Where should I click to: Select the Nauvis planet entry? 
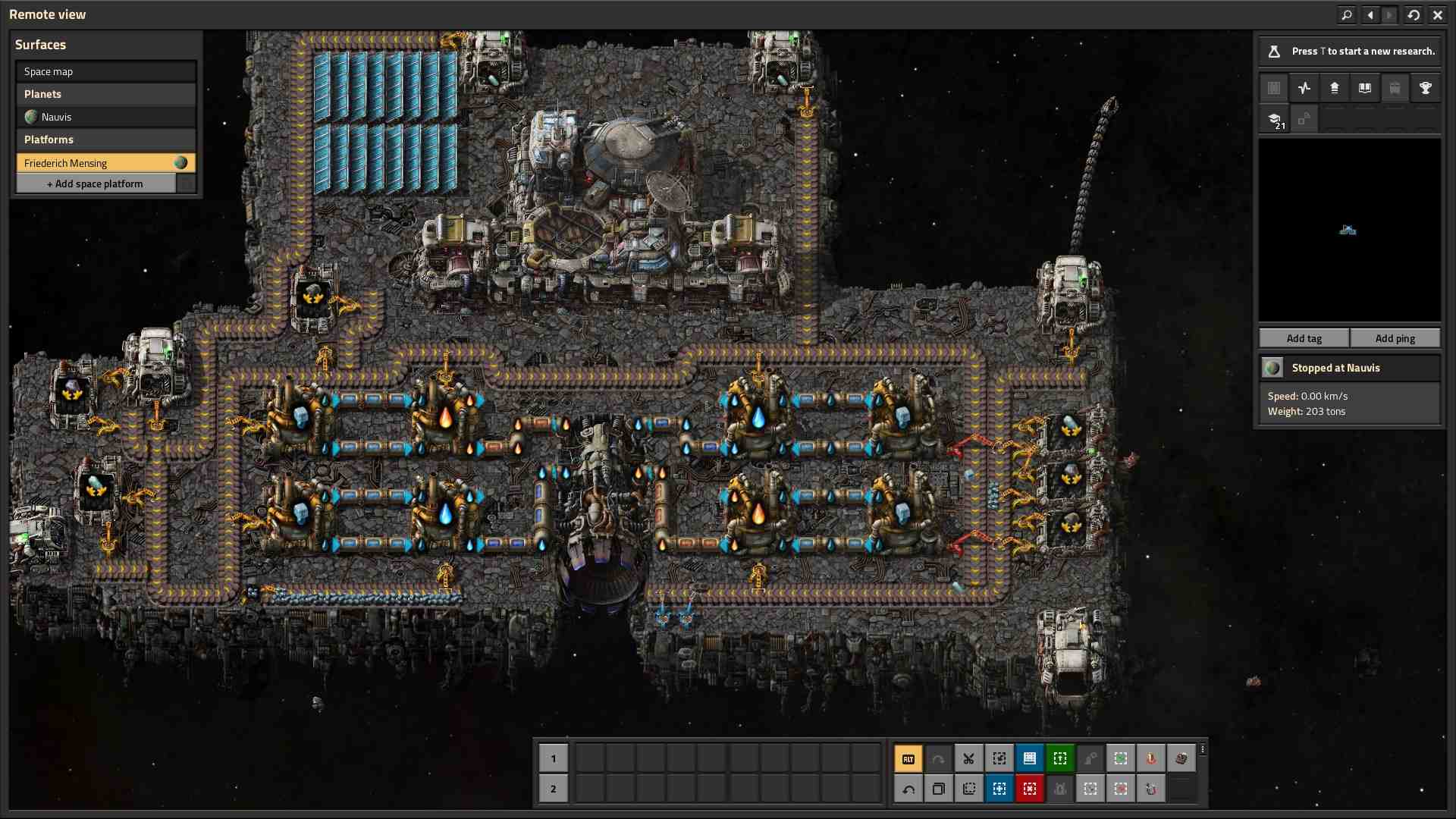[x=105, y=117]
